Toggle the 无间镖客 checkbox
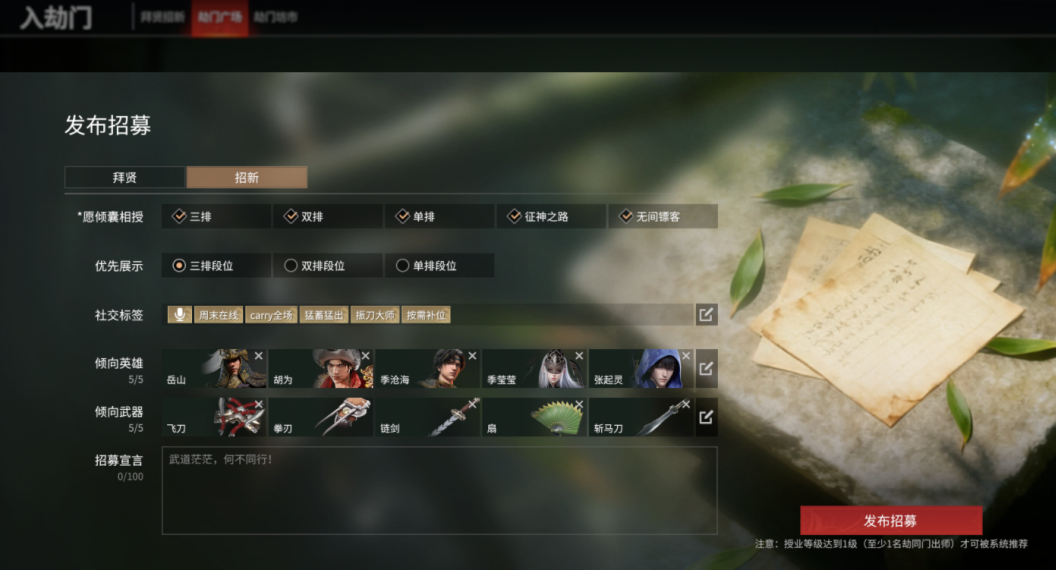Image resolution: width=1056 pixels, height=570 pixels. point(627,216)
